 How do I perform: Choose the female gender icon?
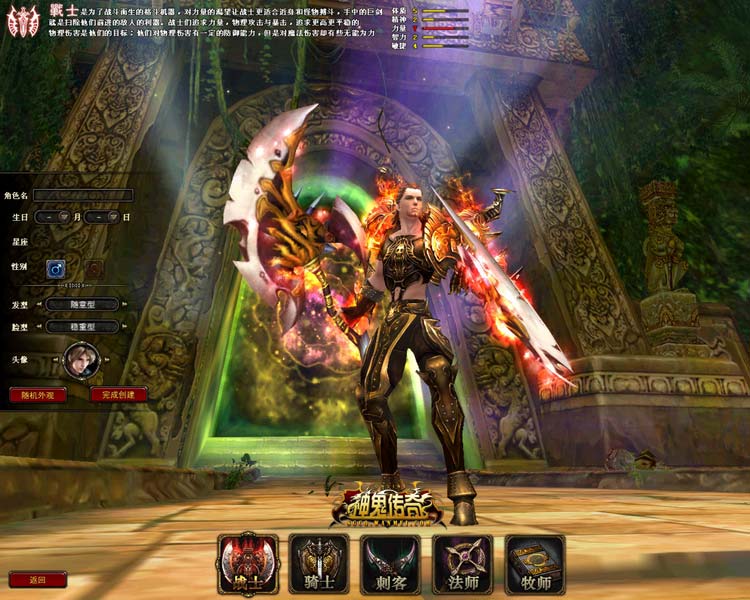[93, 268]
